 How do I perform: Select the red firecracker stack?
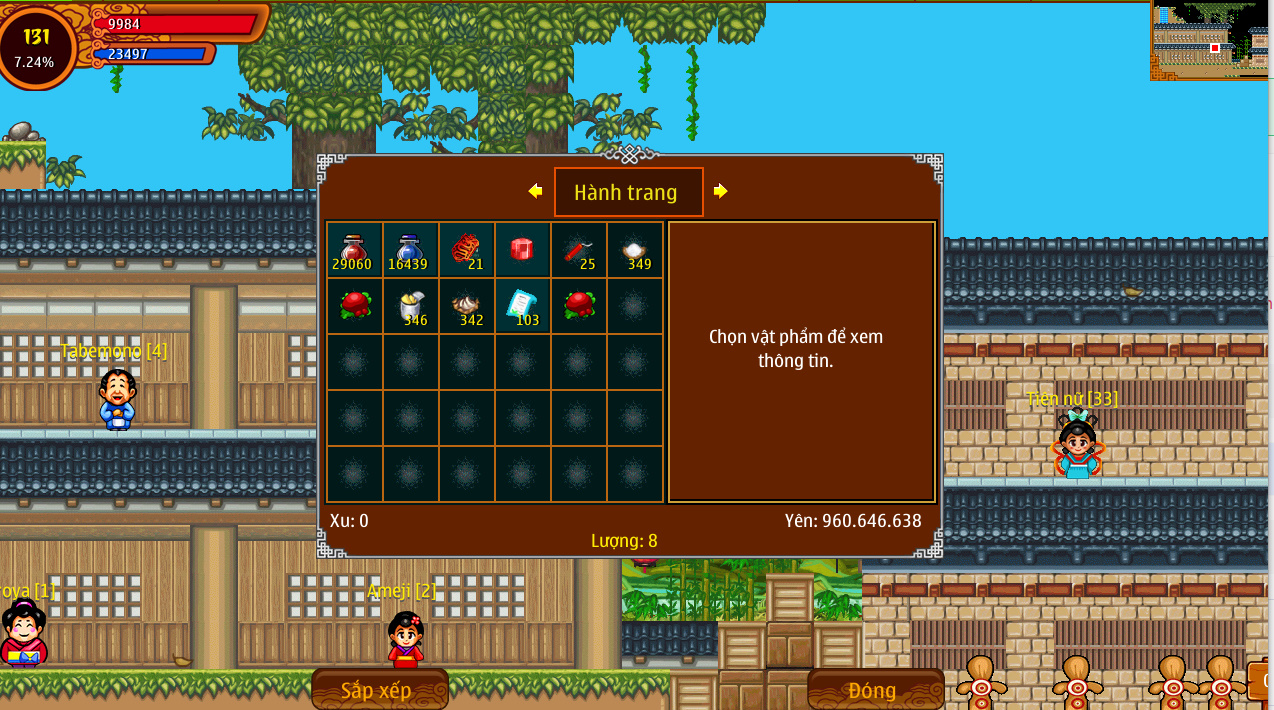pos(578,250)
